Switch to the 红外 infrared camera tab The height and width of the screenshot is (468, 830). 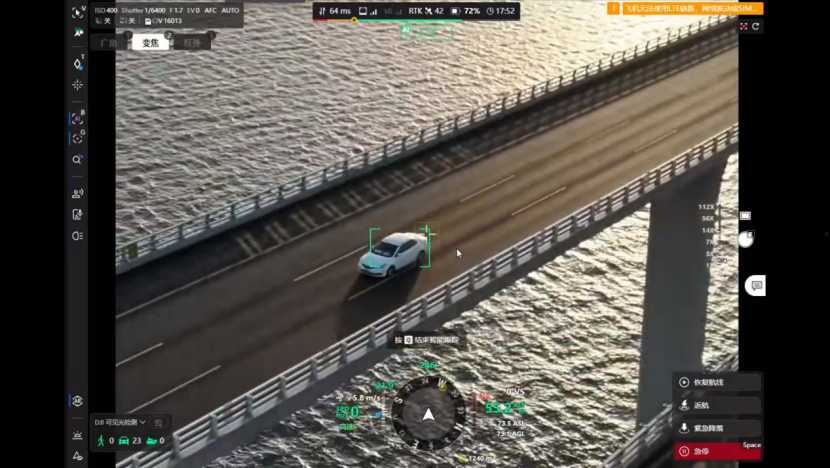point(192,43)
